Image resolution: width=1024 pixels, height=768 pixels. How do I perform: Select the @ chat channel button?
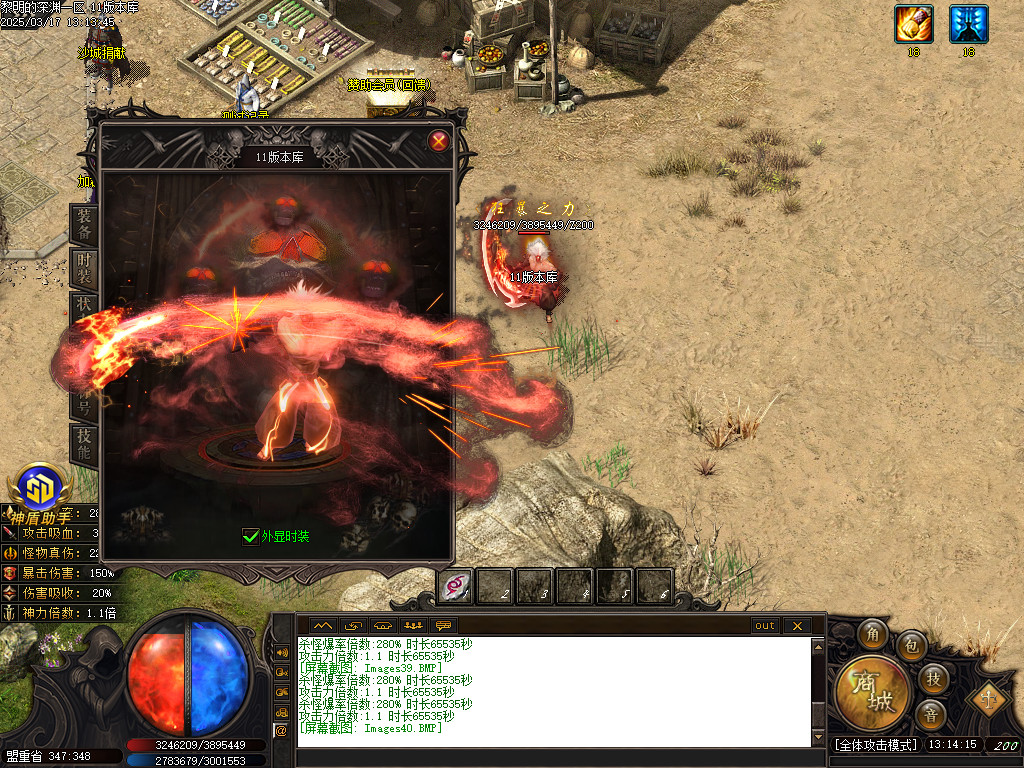click(281, 730)
